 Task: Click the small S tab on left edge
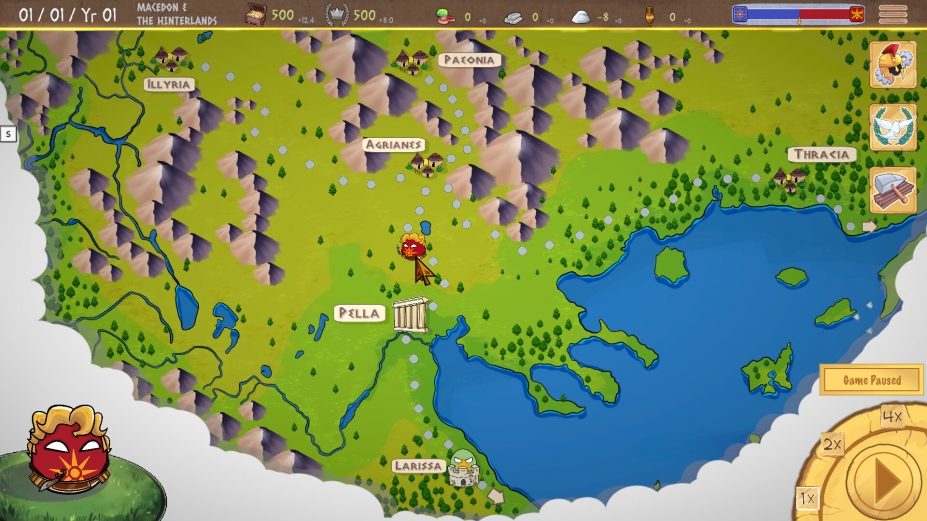pos(8,133)
